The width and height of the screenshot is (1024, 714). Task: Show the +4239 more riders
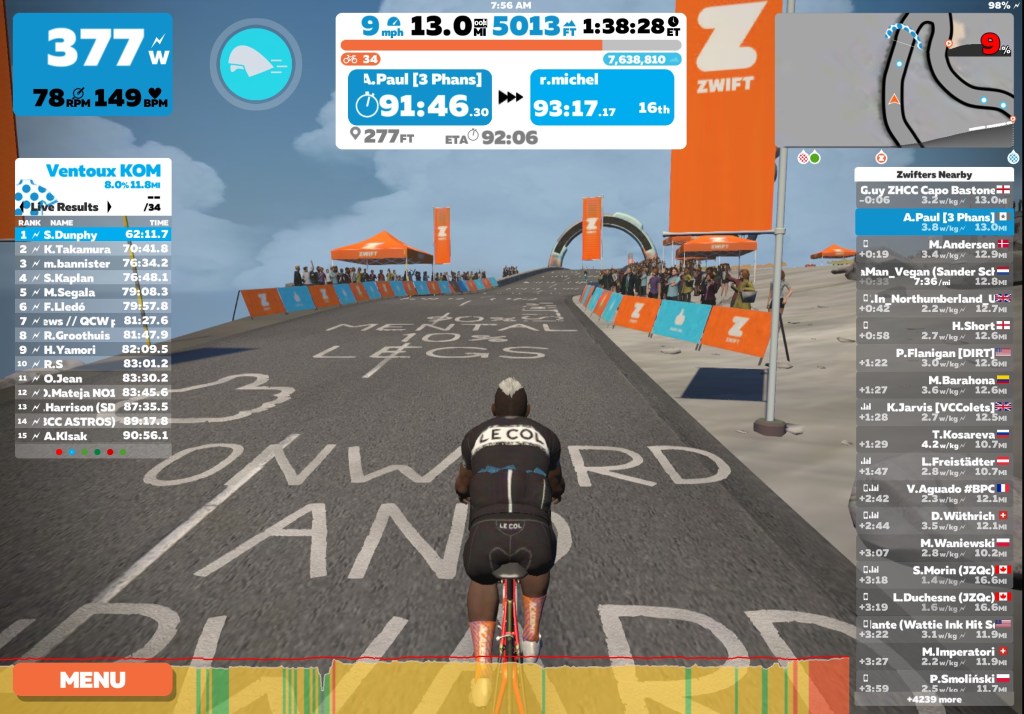click(934, 700)
